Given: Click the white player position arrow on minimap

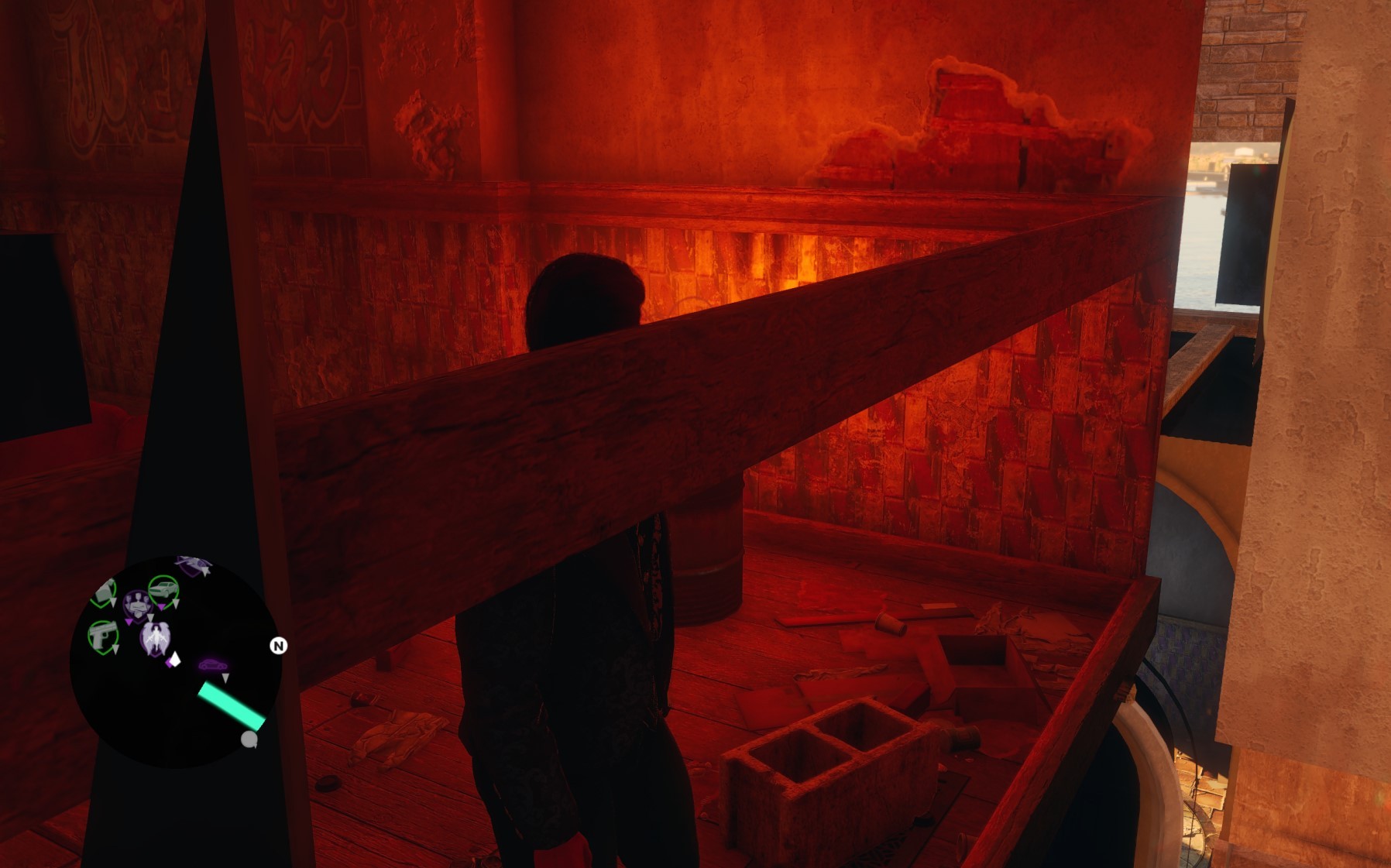Looking at the screenshot, I should click(x=175, y=659).
